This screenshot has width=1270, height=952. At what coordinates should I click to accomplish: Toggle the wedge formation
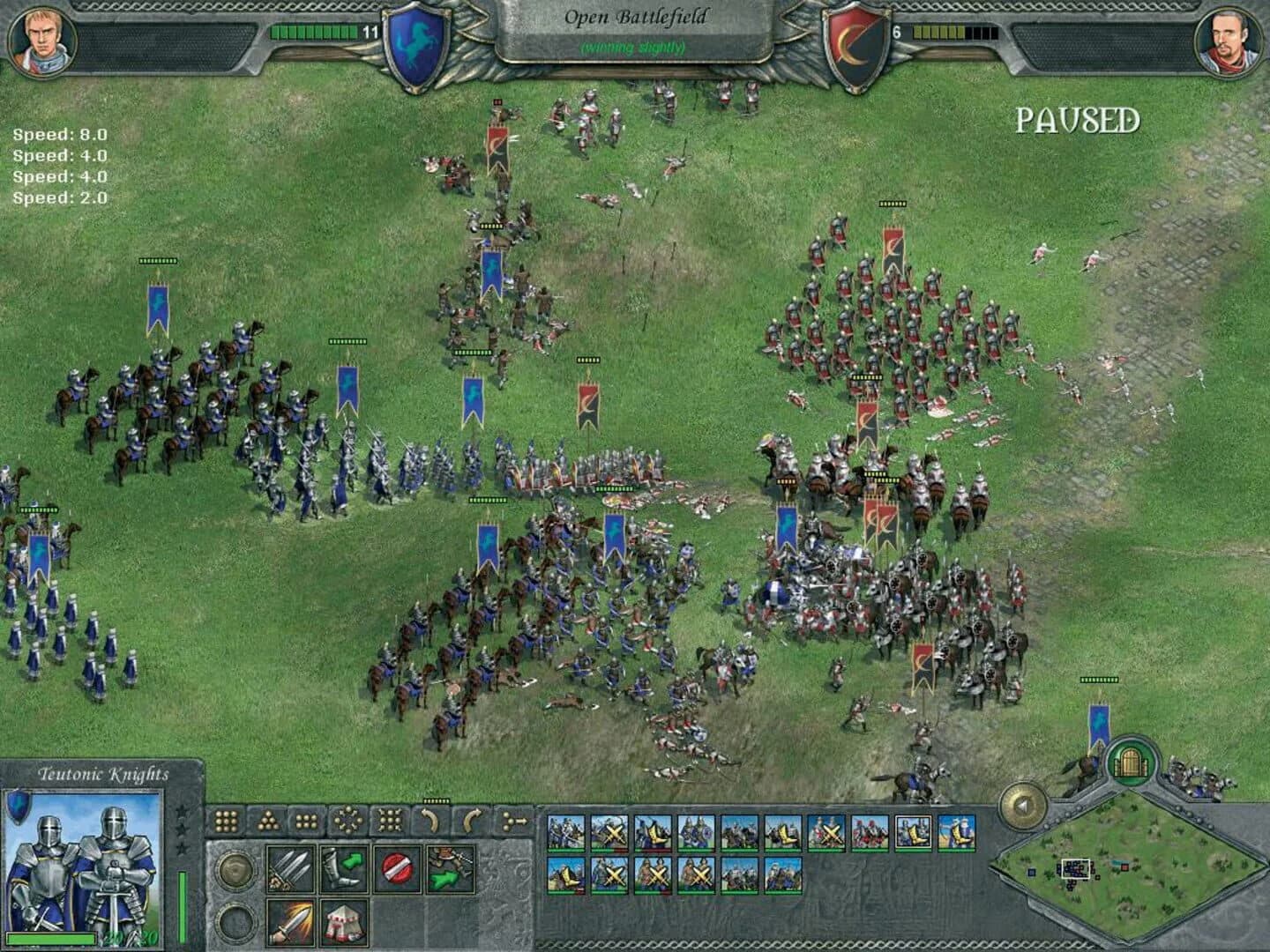pyautogui.click(x=267, y=820)
